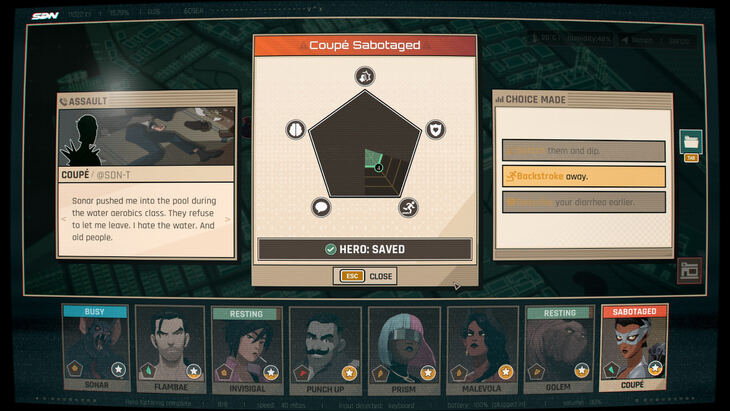Open the window layout icon below folder

click(x=690, y=268)
